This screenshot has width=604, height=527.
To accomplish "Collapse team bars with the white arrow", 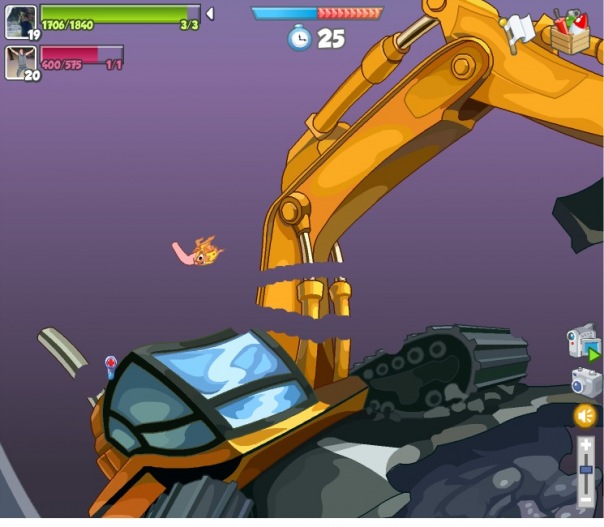I will (210, 14).
